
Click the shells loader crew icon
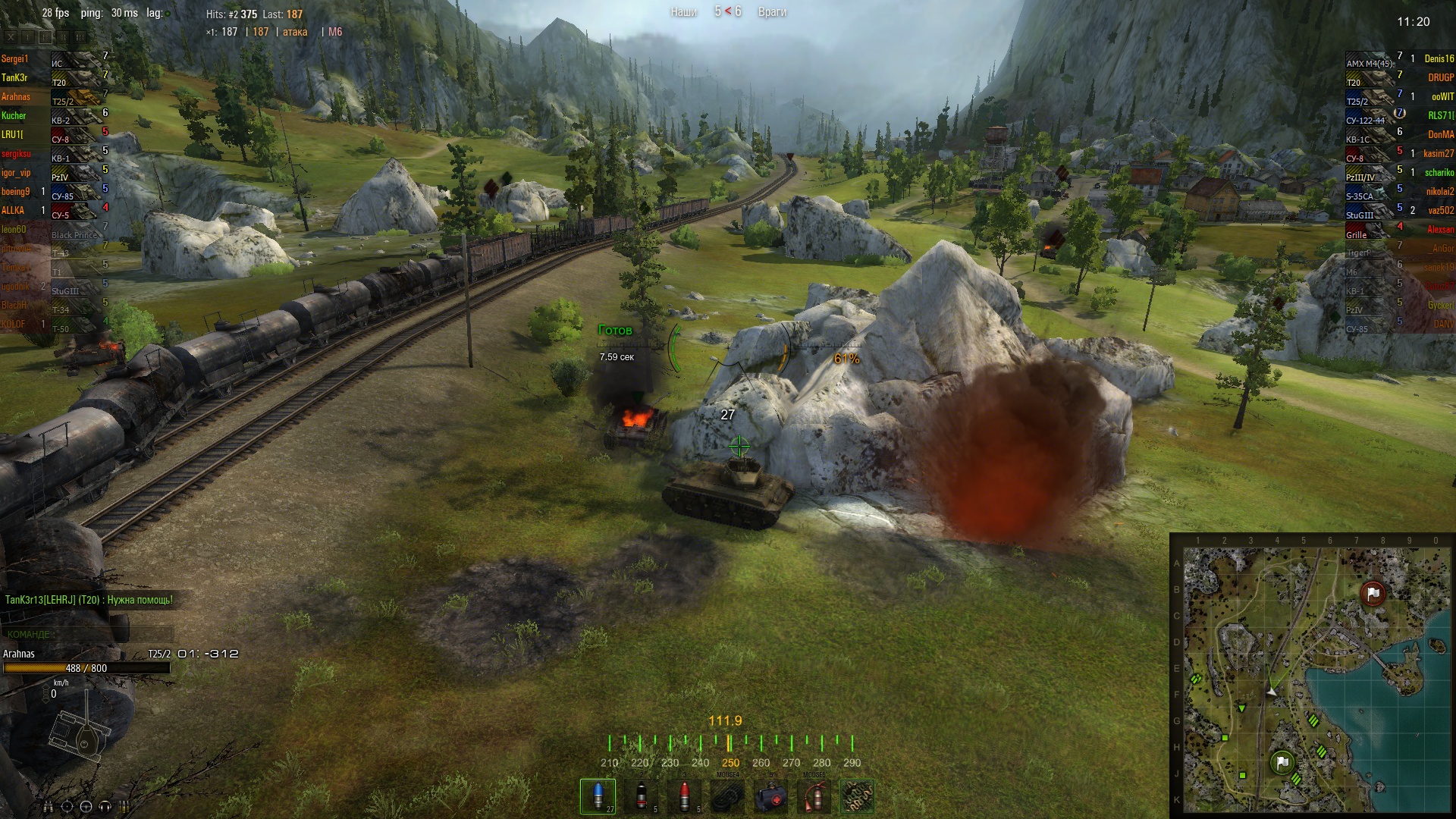(x=124, y=807)
